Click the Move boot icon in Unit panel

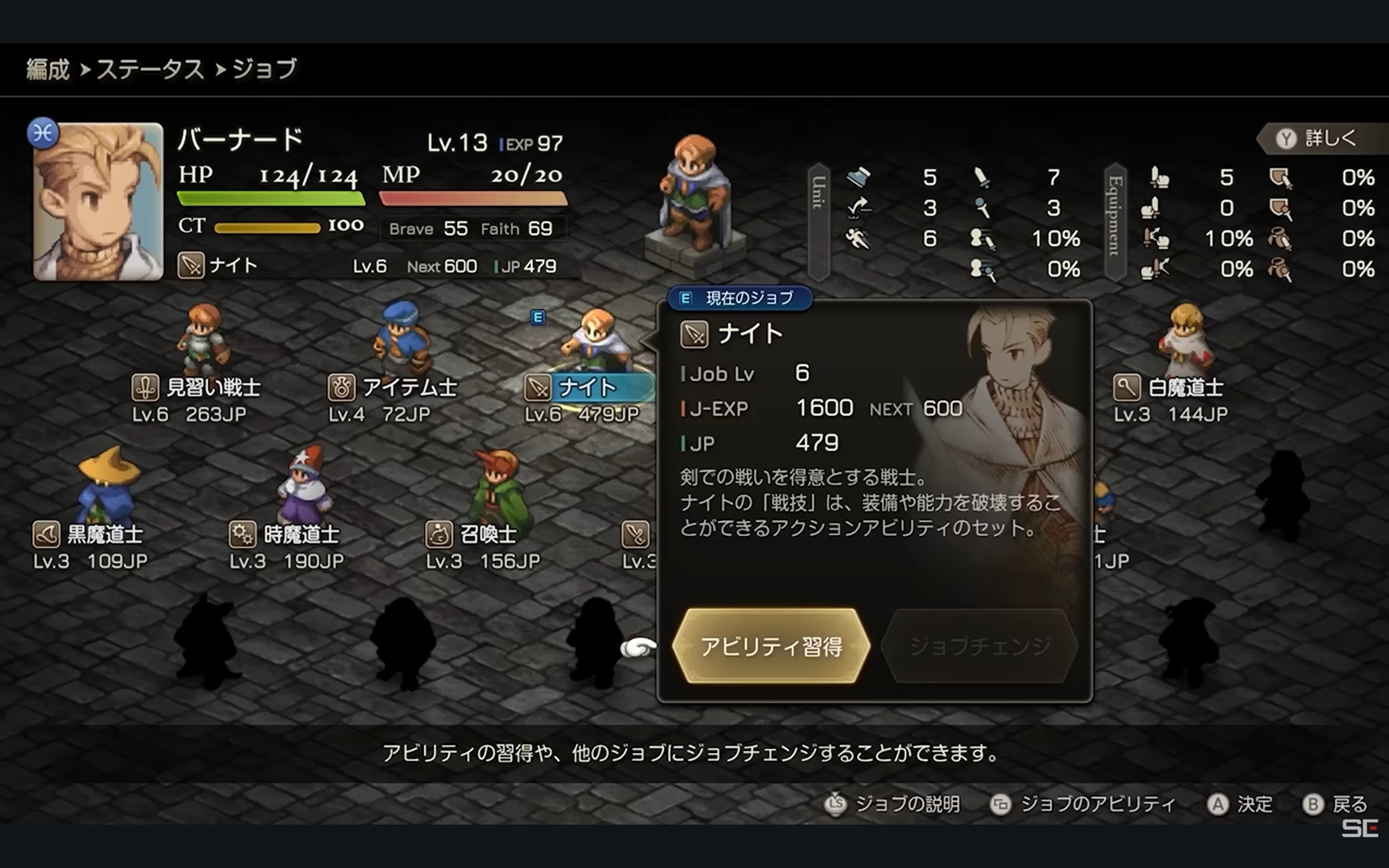[858, 177]
